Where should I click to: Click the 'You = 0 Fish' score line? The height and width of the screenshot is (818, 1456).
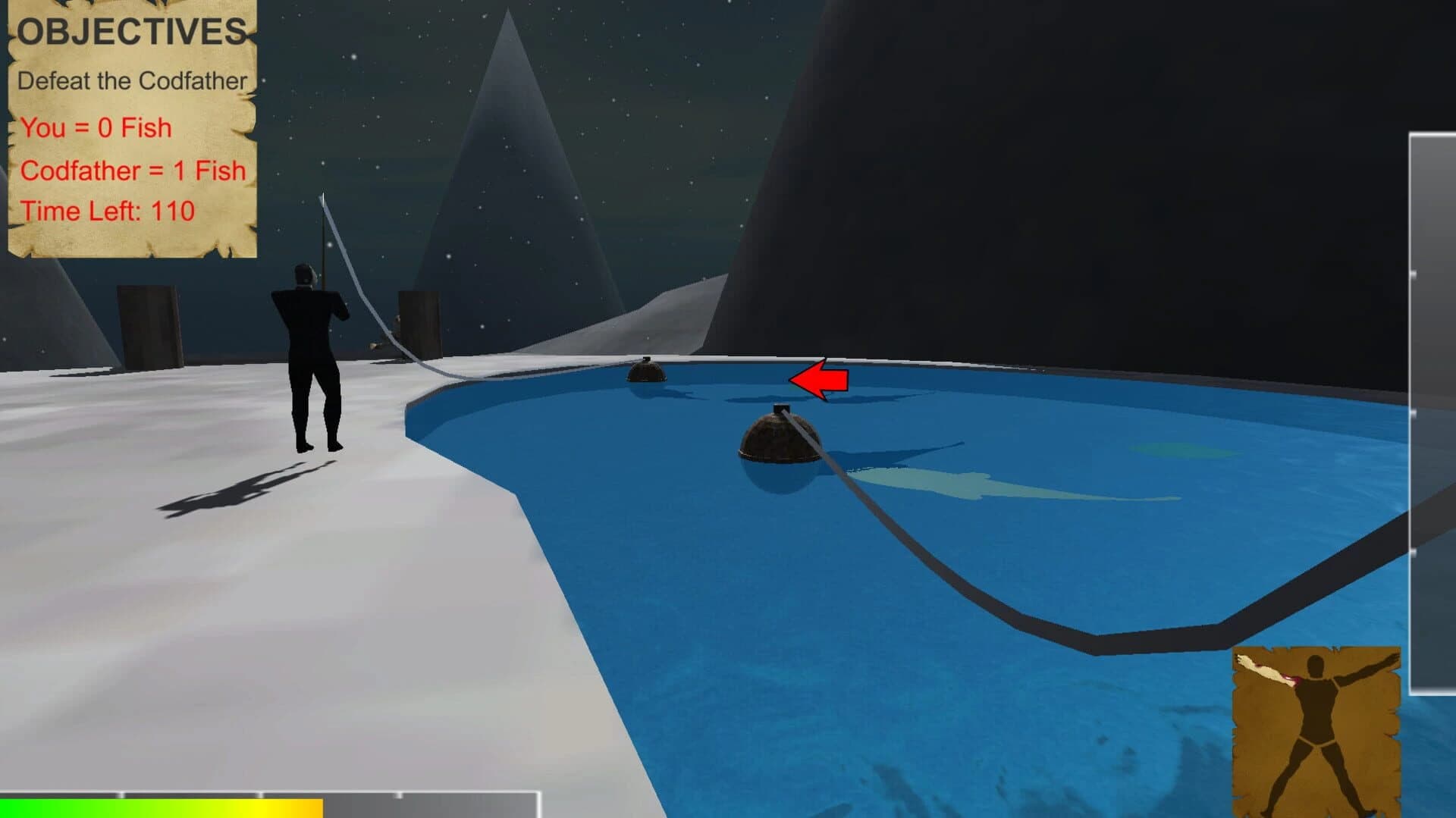(95, 127)
